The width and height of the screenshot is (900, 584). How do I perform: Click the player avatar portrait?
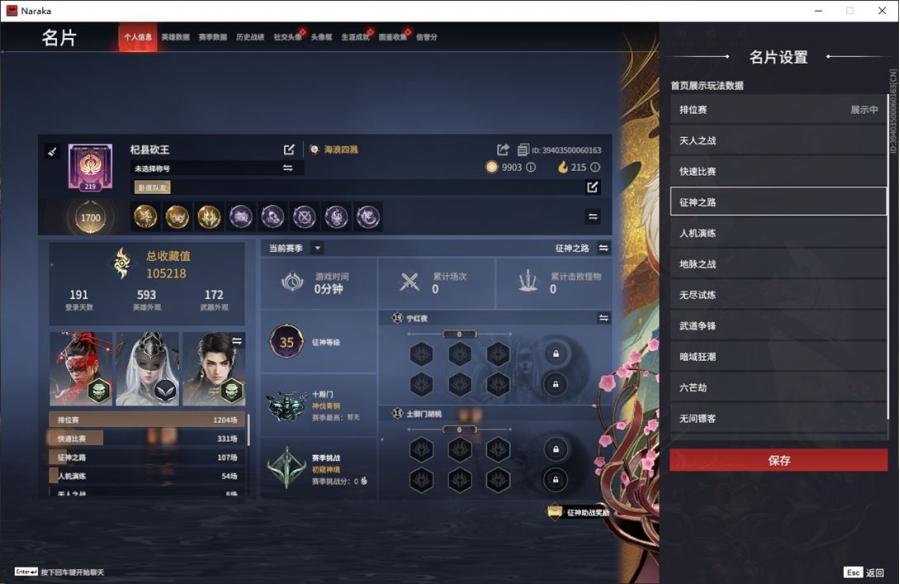pyautogui.click(x=89, y=166)
